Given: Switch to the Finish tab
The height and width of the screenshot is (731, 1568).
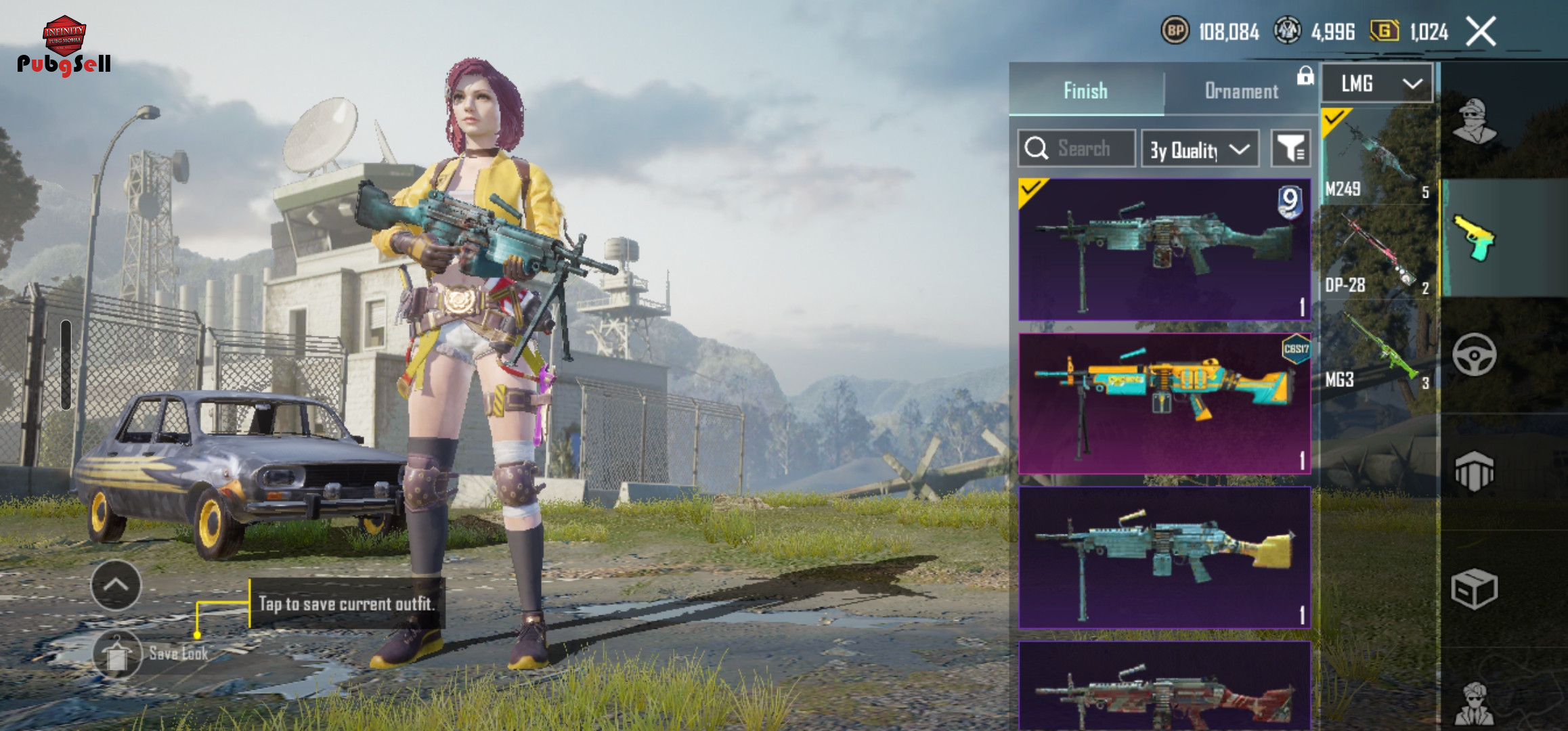Looking at the screenshot, I should [x=1085, y=91].
